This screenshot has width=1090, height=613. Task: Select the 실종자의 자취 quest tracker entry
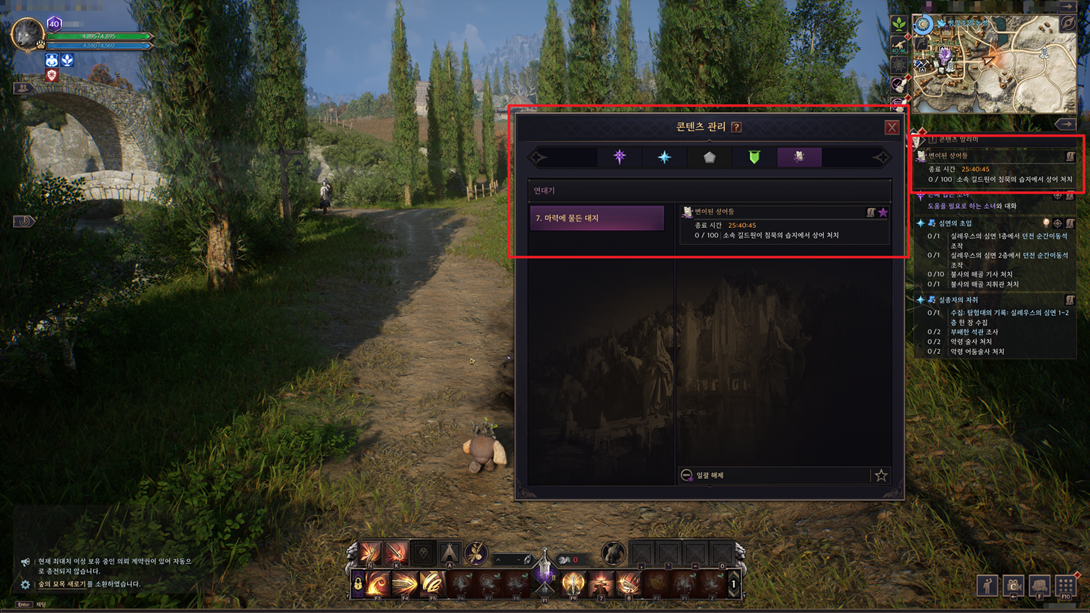958,300
